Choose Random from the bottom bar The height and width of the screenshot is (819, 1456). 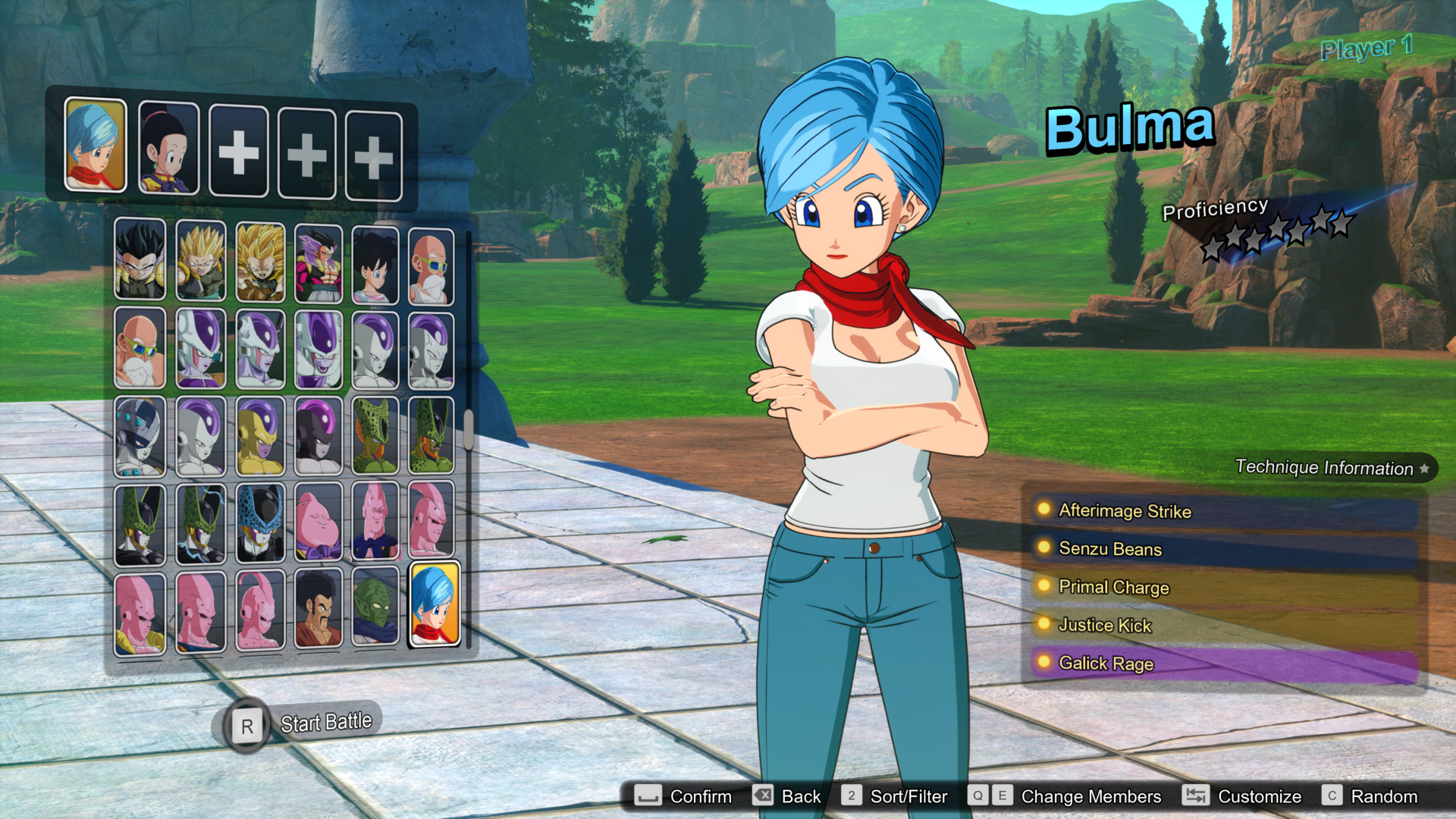pyautogui.click(x=1385, y=796)
